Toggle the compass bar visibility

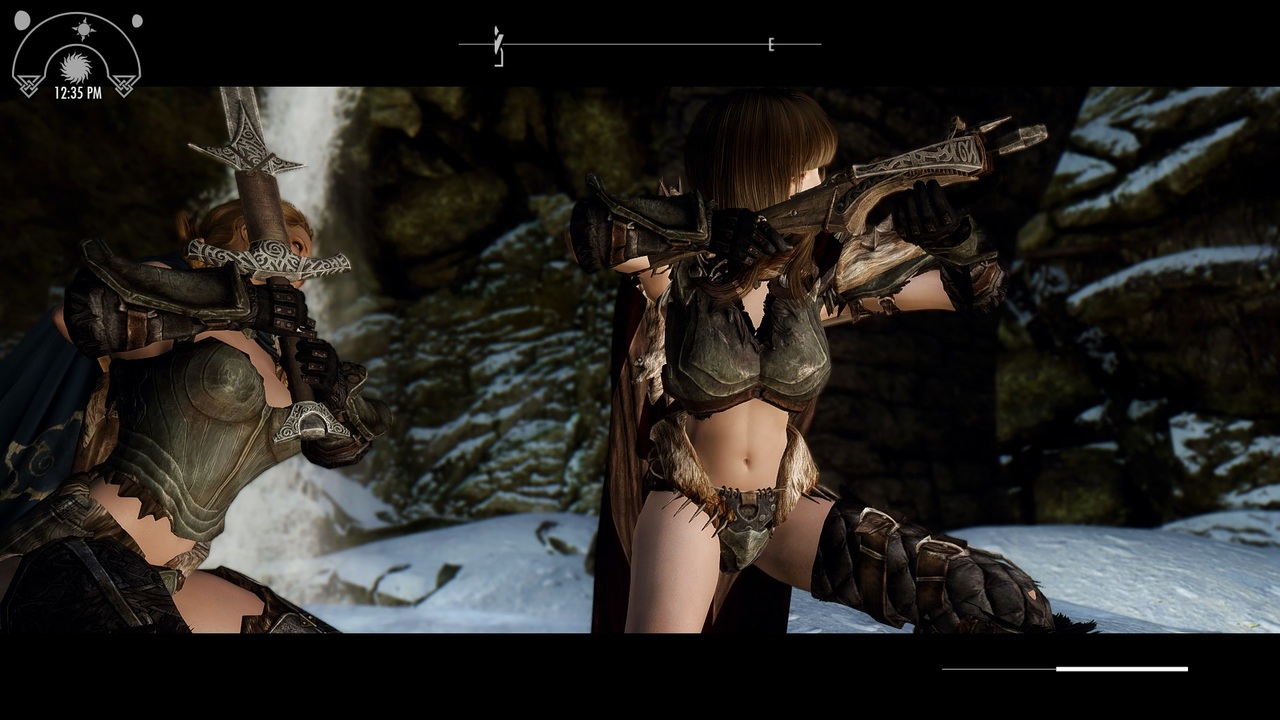(x=640, y=44)
